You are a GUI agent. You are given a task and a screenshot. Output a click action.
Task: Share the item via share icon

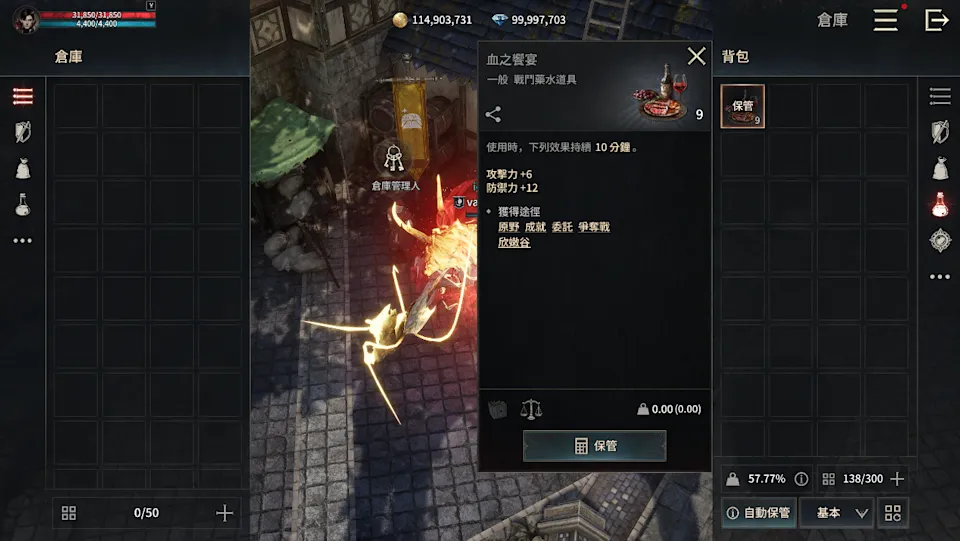tap(493, 115)
